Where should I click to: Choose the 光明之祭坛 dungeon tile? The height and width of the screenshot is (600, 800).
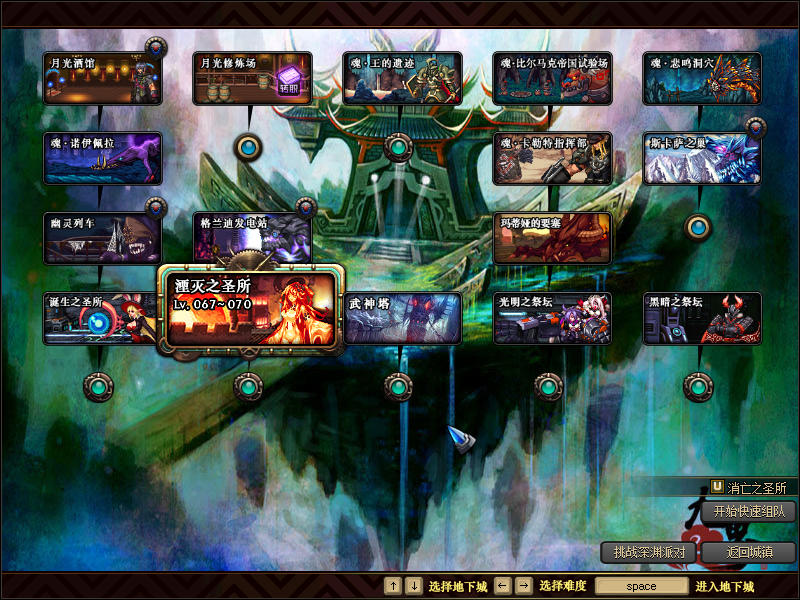click(x=552, y=318)
